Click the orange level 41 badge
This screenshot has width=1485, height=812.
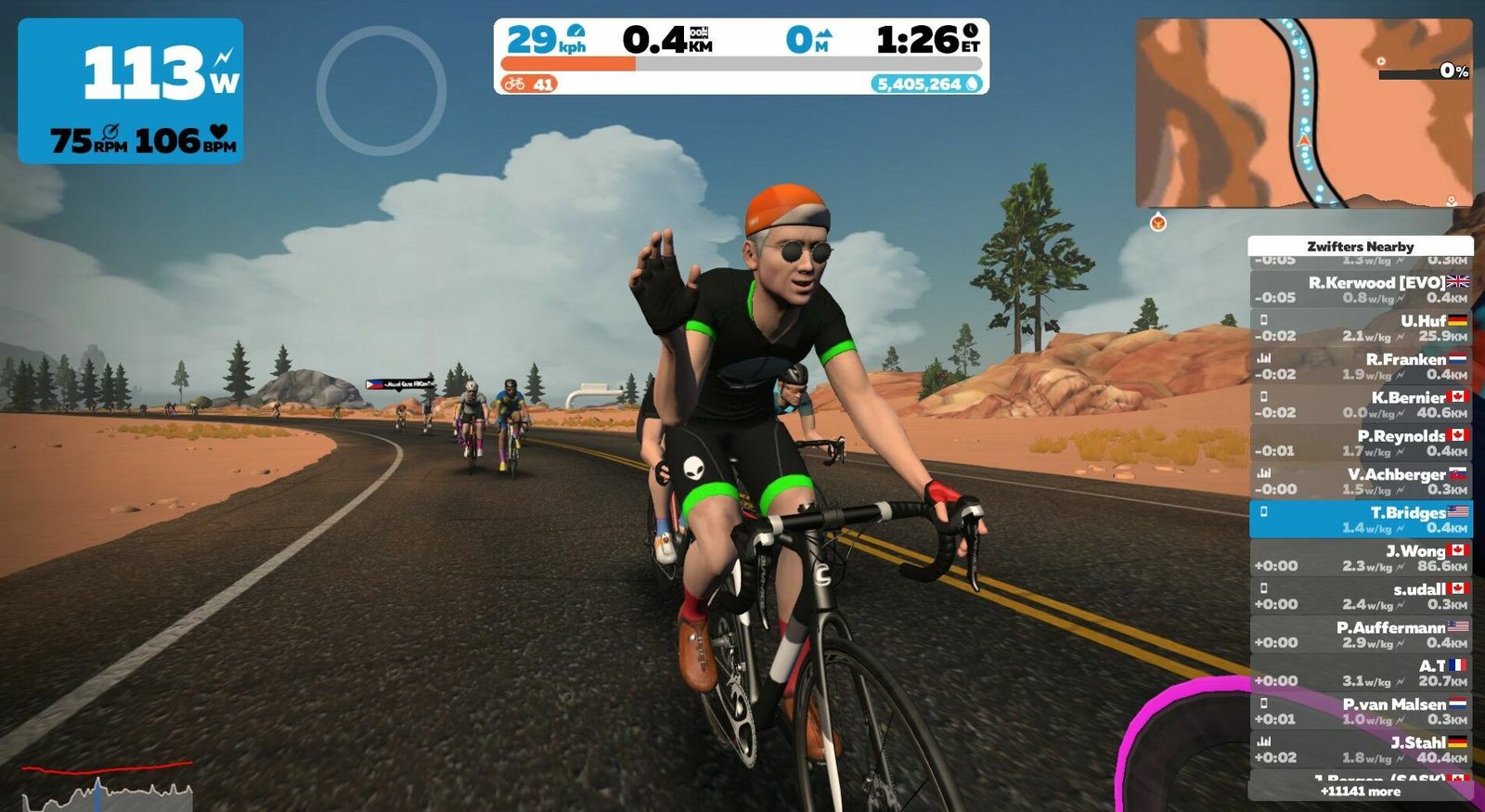pos(528,84)
